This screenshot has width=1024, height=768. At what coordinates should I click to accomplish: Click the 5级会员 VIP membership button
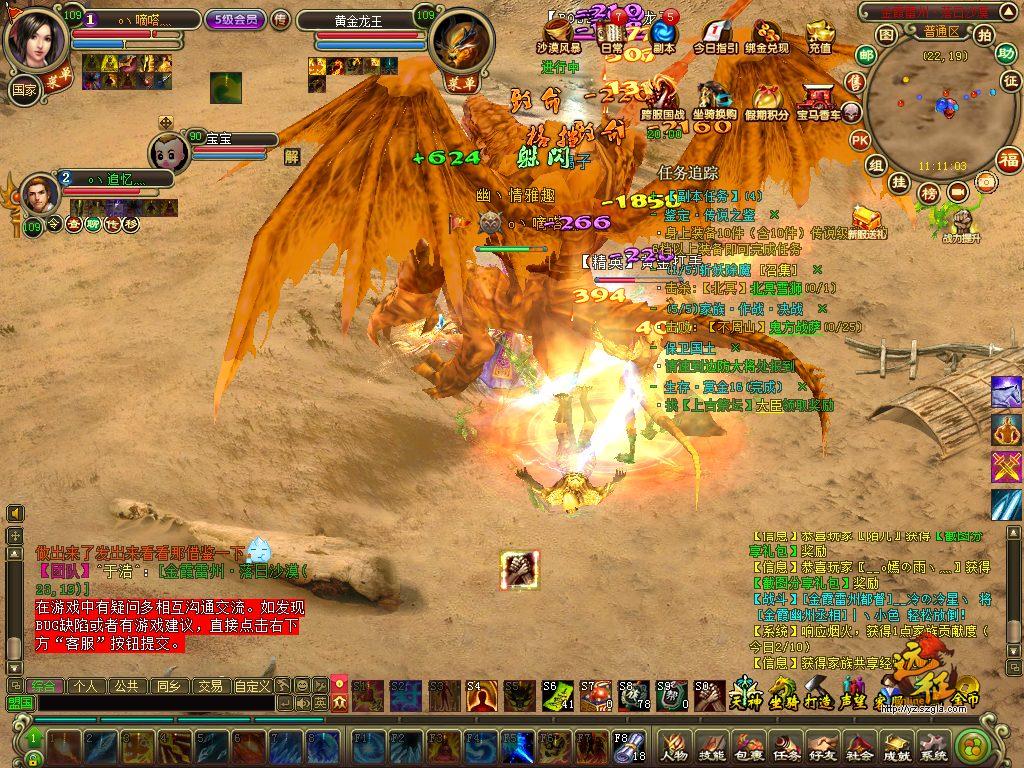click(x=235, y=19)
